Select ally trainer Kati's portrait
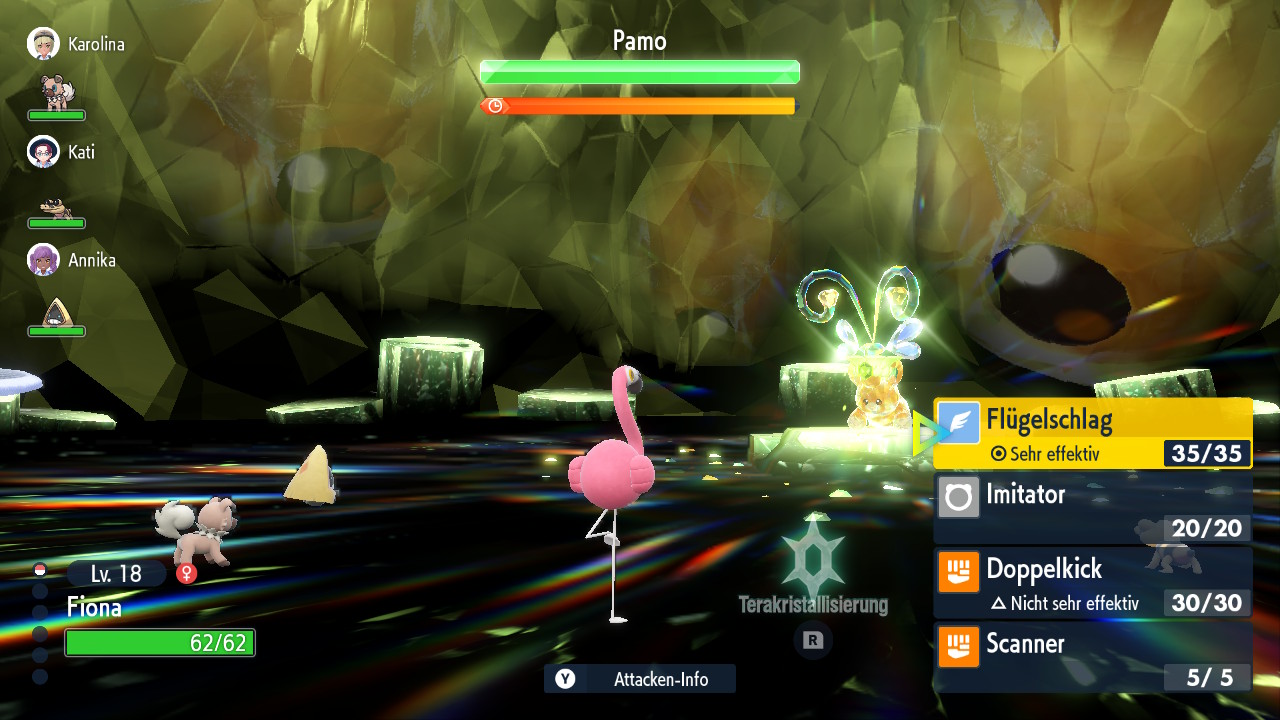The height and width of the screenshot is (720, 1280). coord(43,152)
